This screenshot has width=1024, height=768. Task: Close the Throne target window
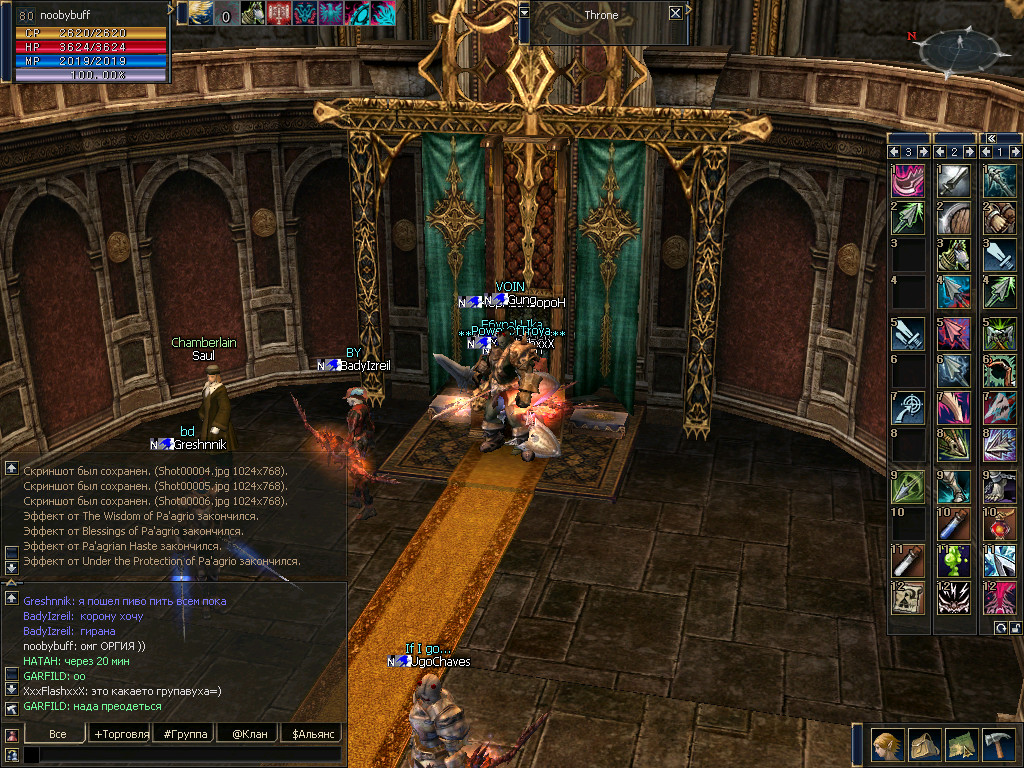click(676, 13)
